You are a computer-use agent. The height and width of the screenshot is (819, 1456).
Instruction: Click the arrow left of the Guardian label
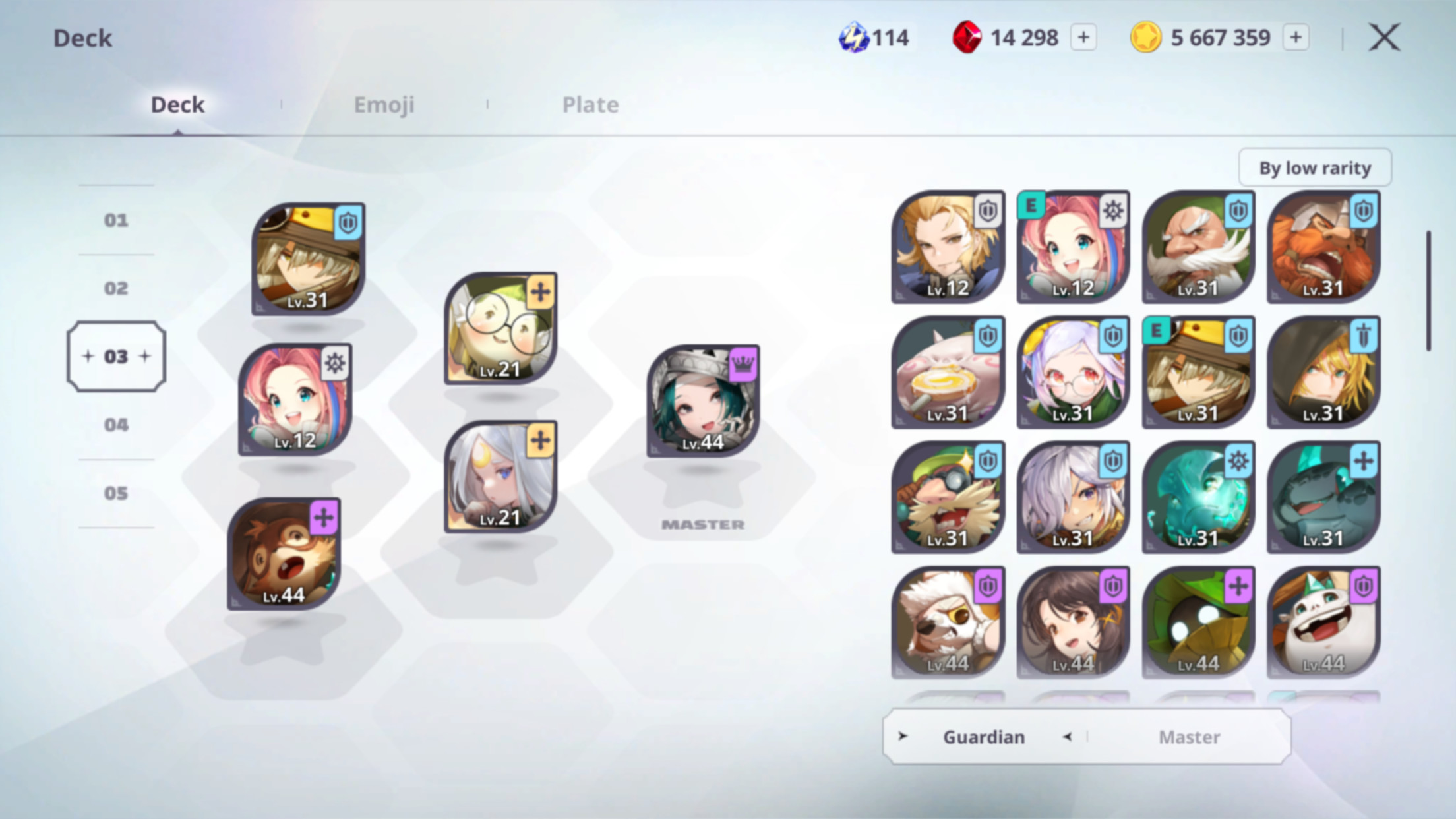point(903,737)
